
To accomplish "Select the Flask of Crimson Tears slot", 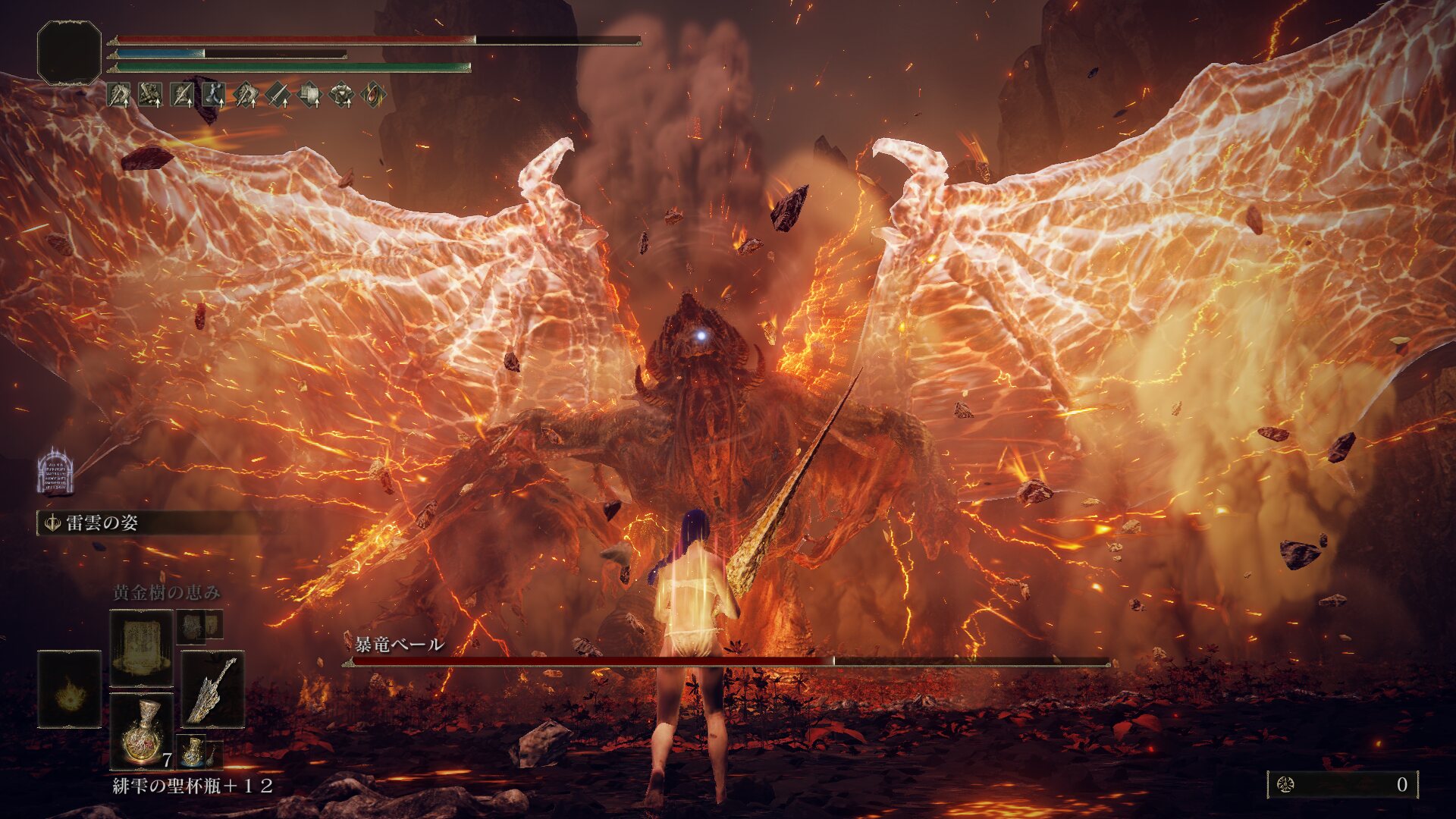I will coord(141,730).
